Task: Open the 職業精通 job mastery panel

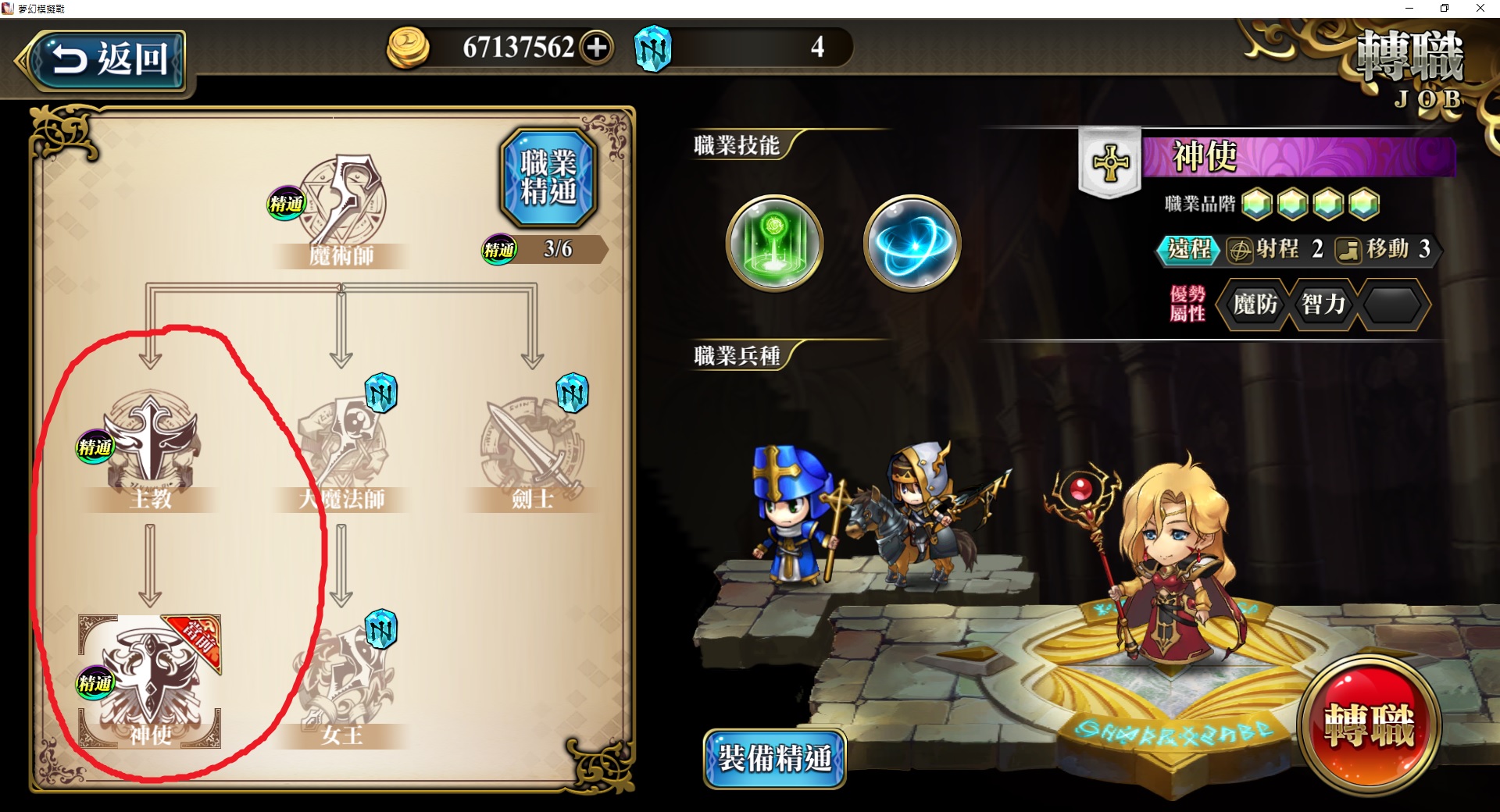Action: (x=548, y=177)
